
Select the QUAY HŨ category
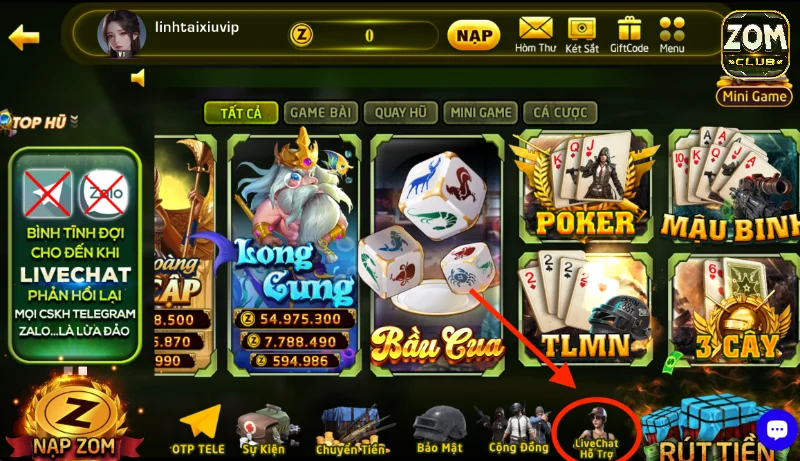point(402,113)
